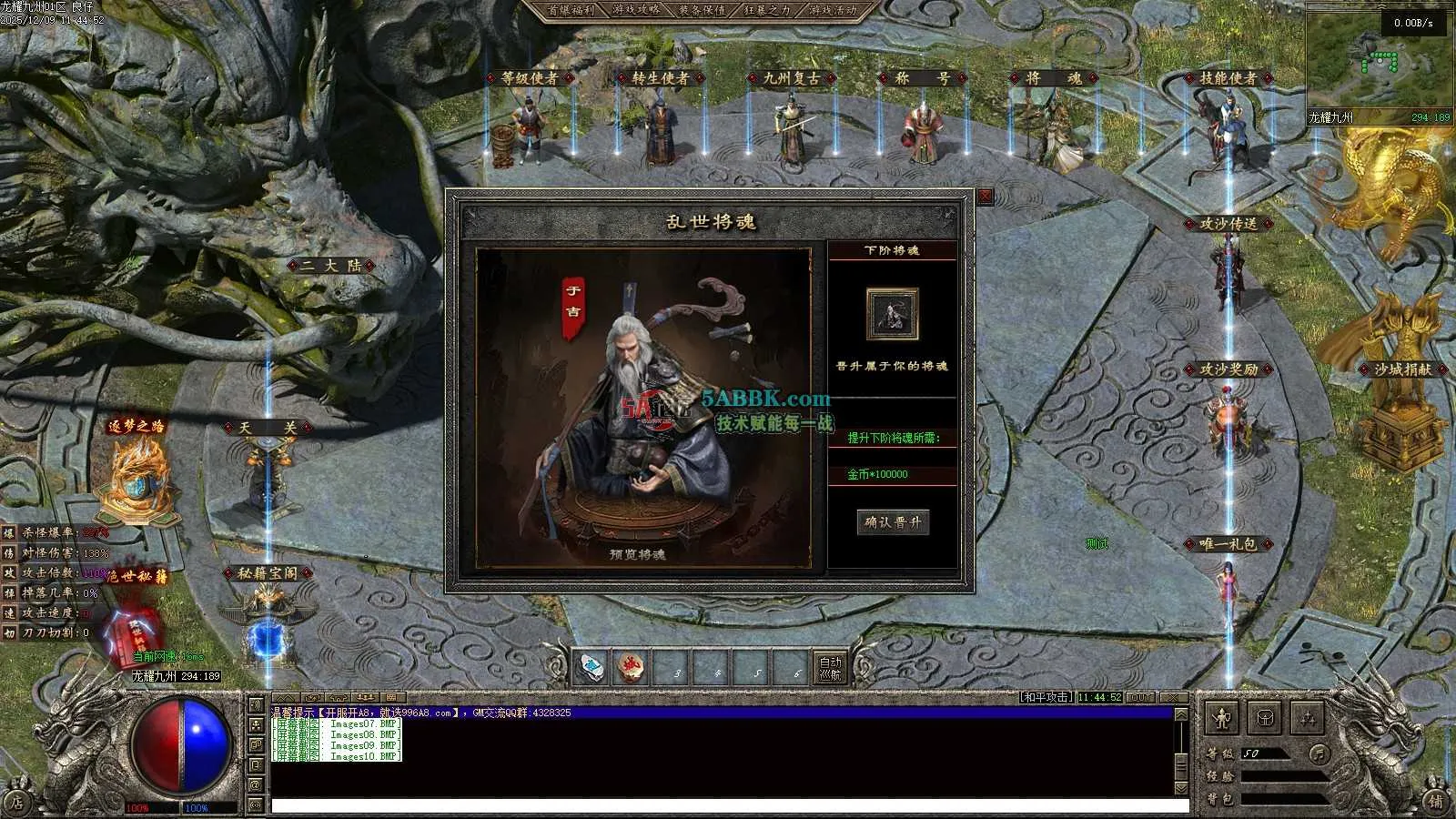Toggle the 自动巡航 auto-cruise button
The image size is (1456, 819).
[x=830, y=669]
